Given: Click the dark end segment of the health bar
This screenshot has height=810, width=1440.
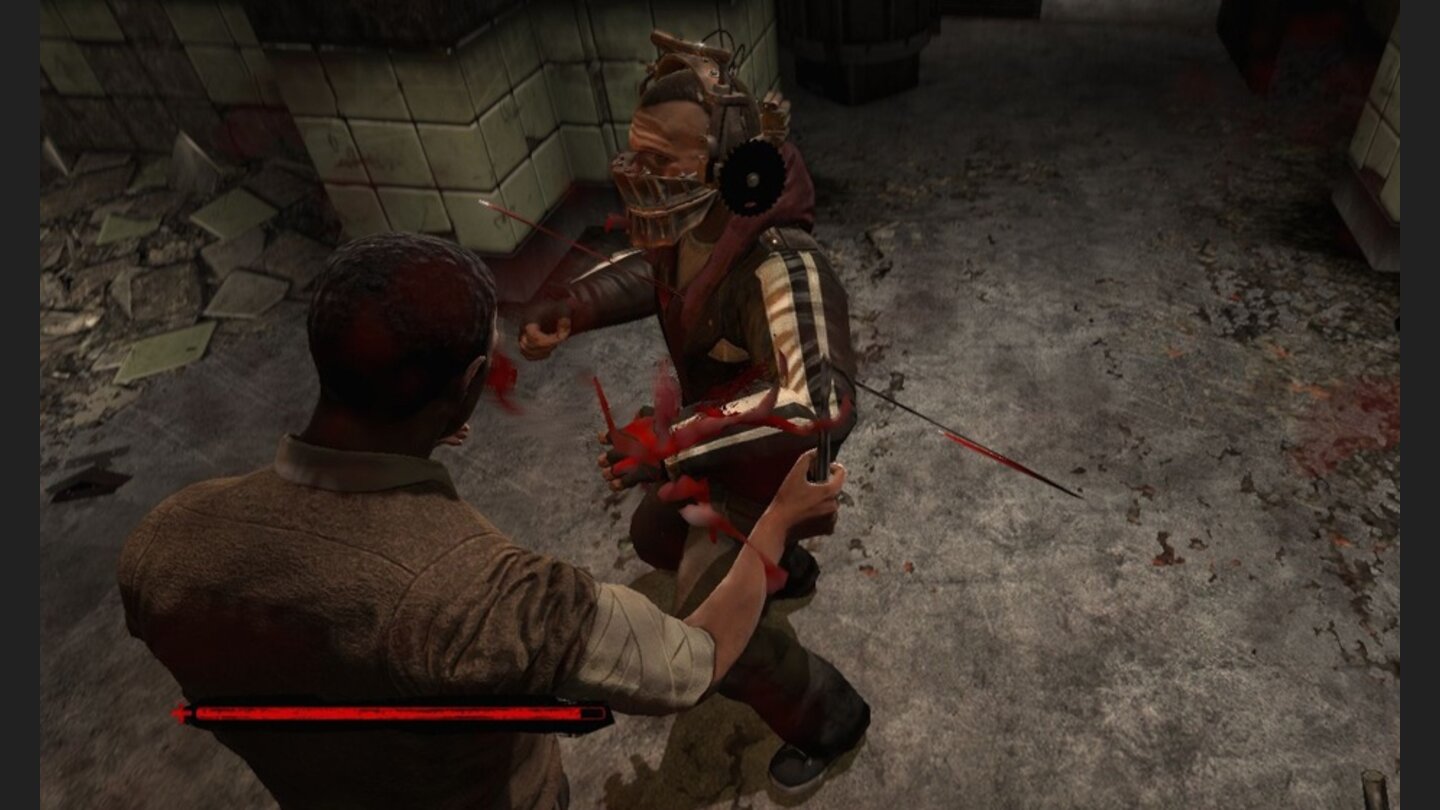Looking at the screenshot, I should 590,713.
